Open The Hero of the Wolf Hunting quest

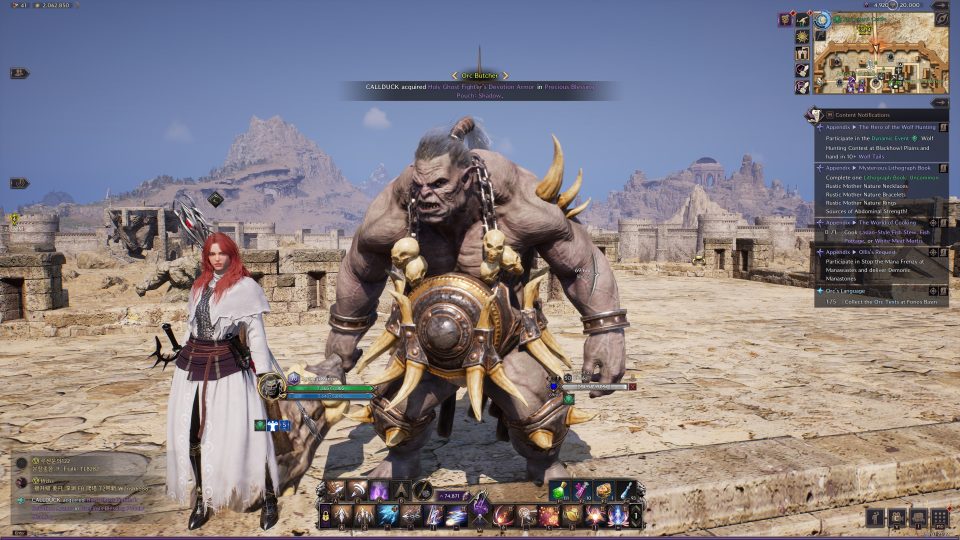click(880, 127)
